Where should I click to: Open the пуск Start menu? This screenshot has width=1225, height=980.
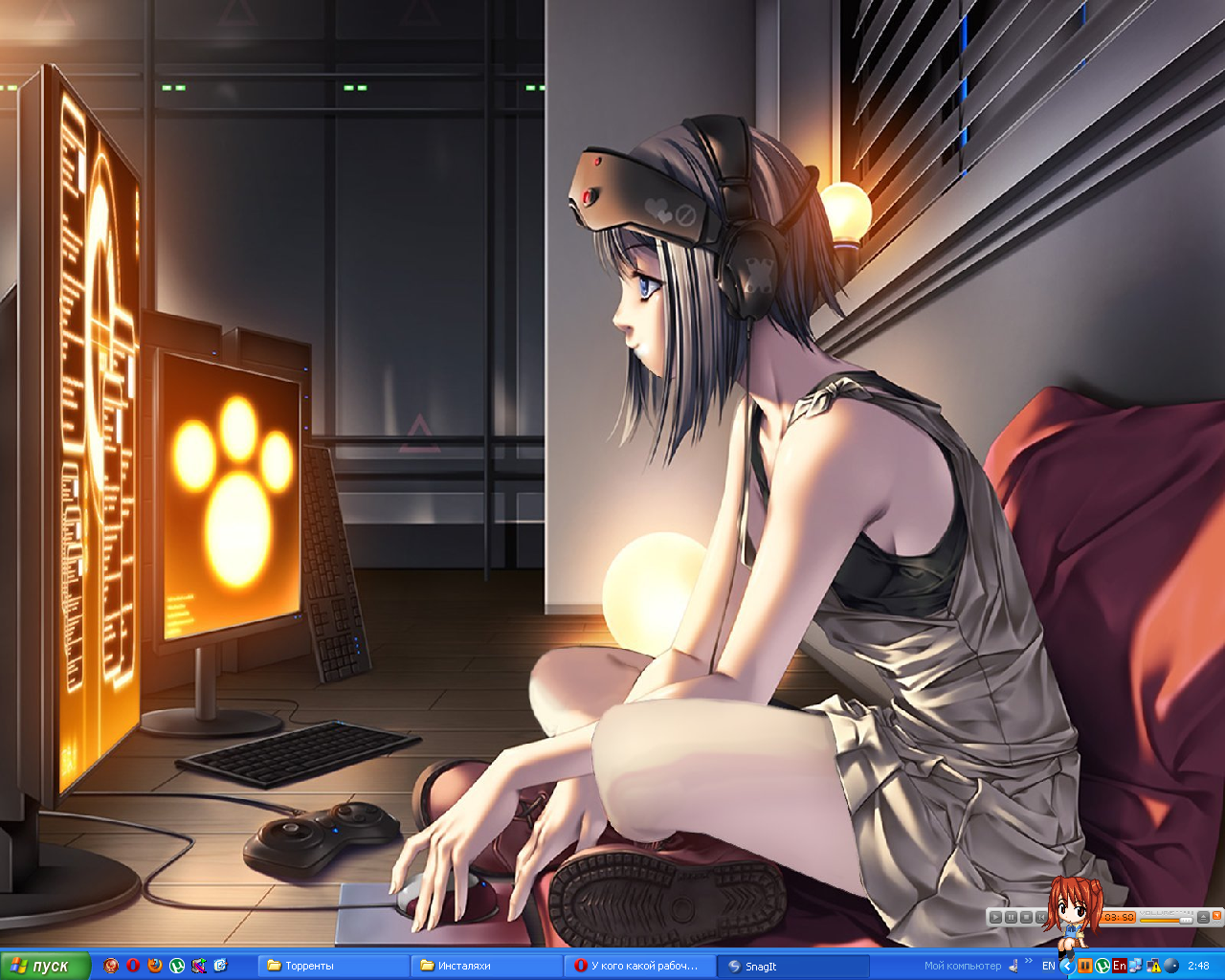43,966
